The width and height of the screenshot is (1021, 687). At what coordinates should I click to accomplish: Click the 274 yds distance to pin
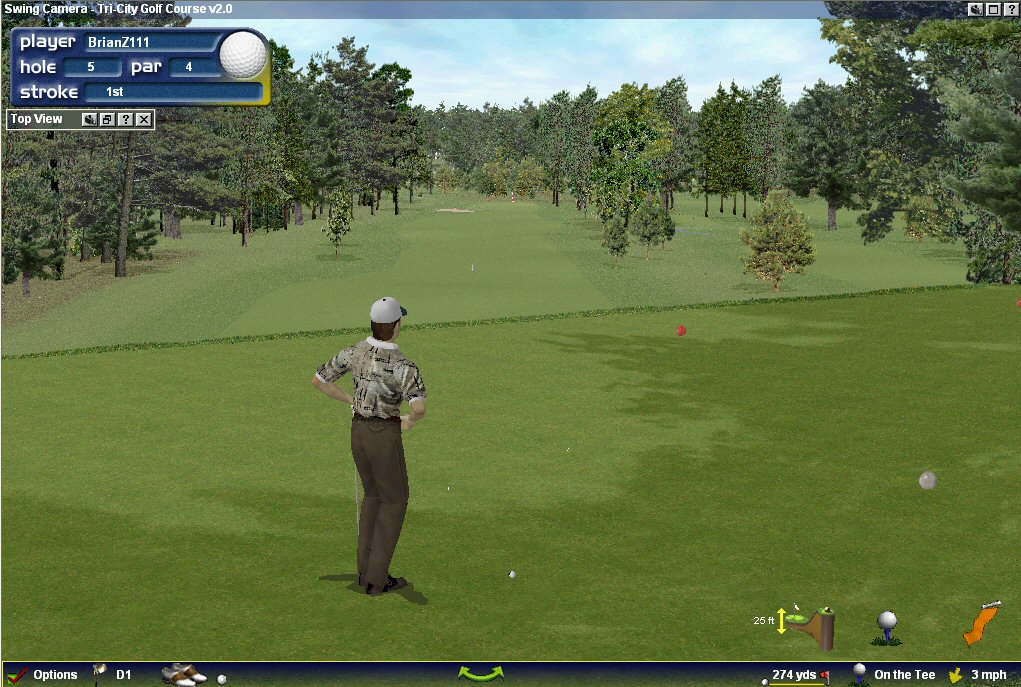coord(795,675)
